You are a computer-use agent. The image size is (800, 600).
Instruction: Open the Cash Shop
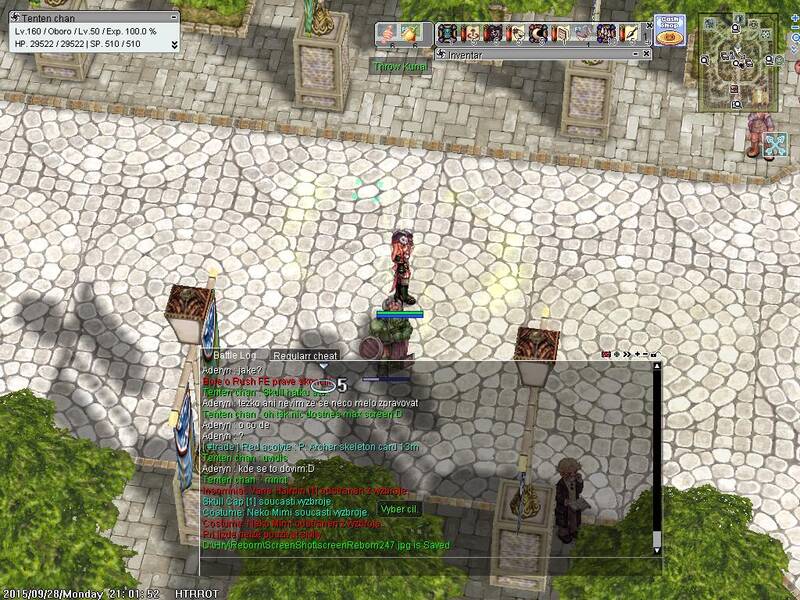tap(669, 29)
